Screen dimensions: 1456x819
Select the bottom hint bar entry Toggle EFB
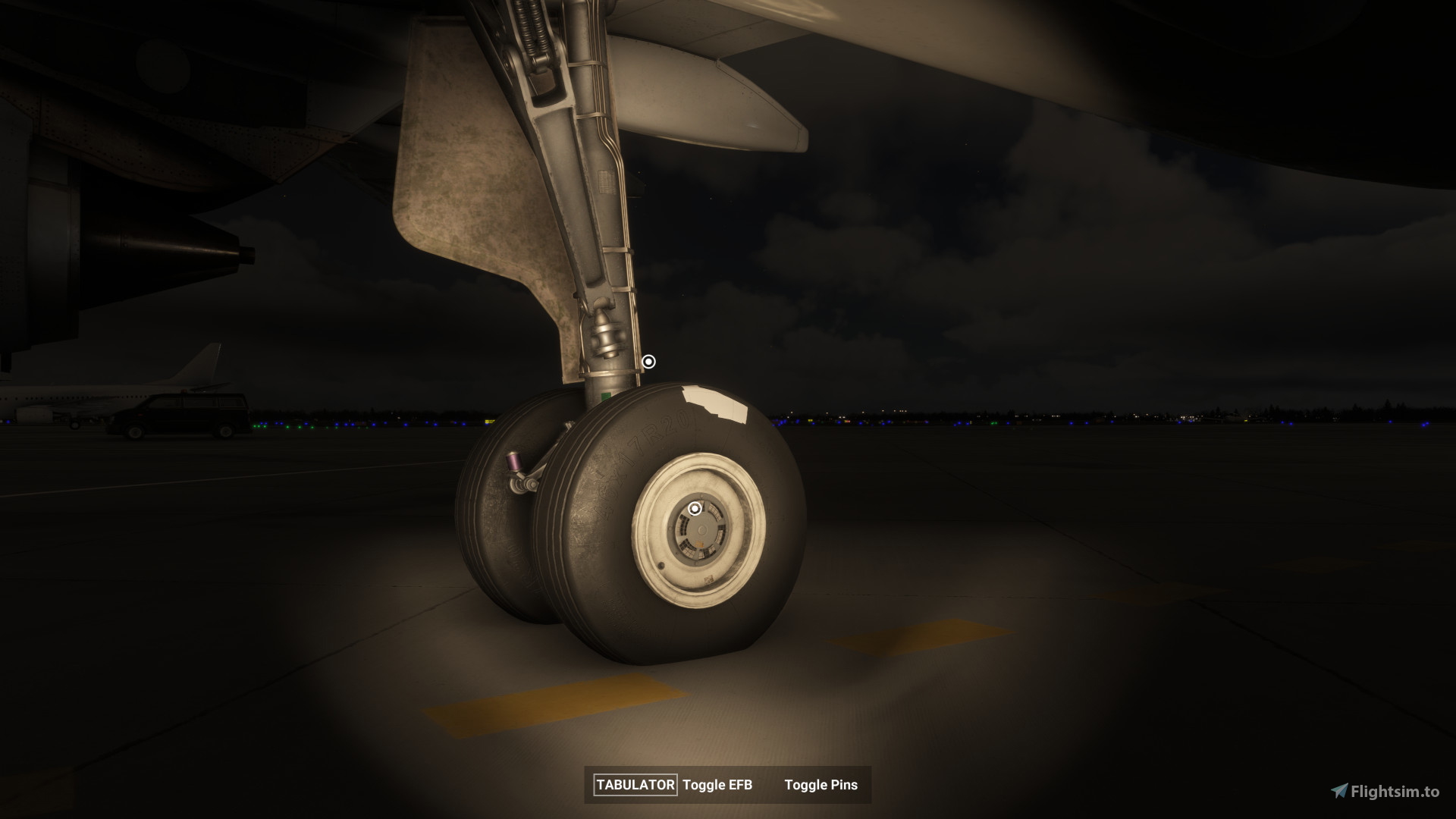coord(719,786)
